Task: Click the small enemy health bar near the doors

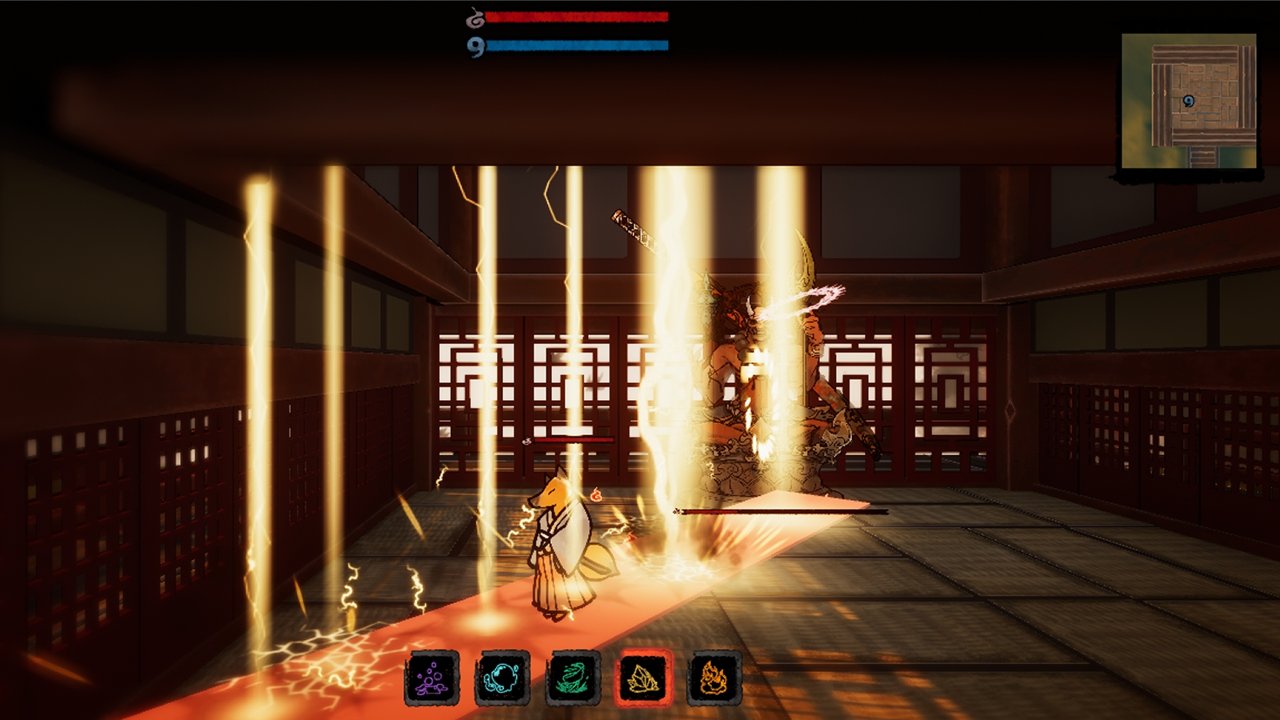Action: pos(575,441)
